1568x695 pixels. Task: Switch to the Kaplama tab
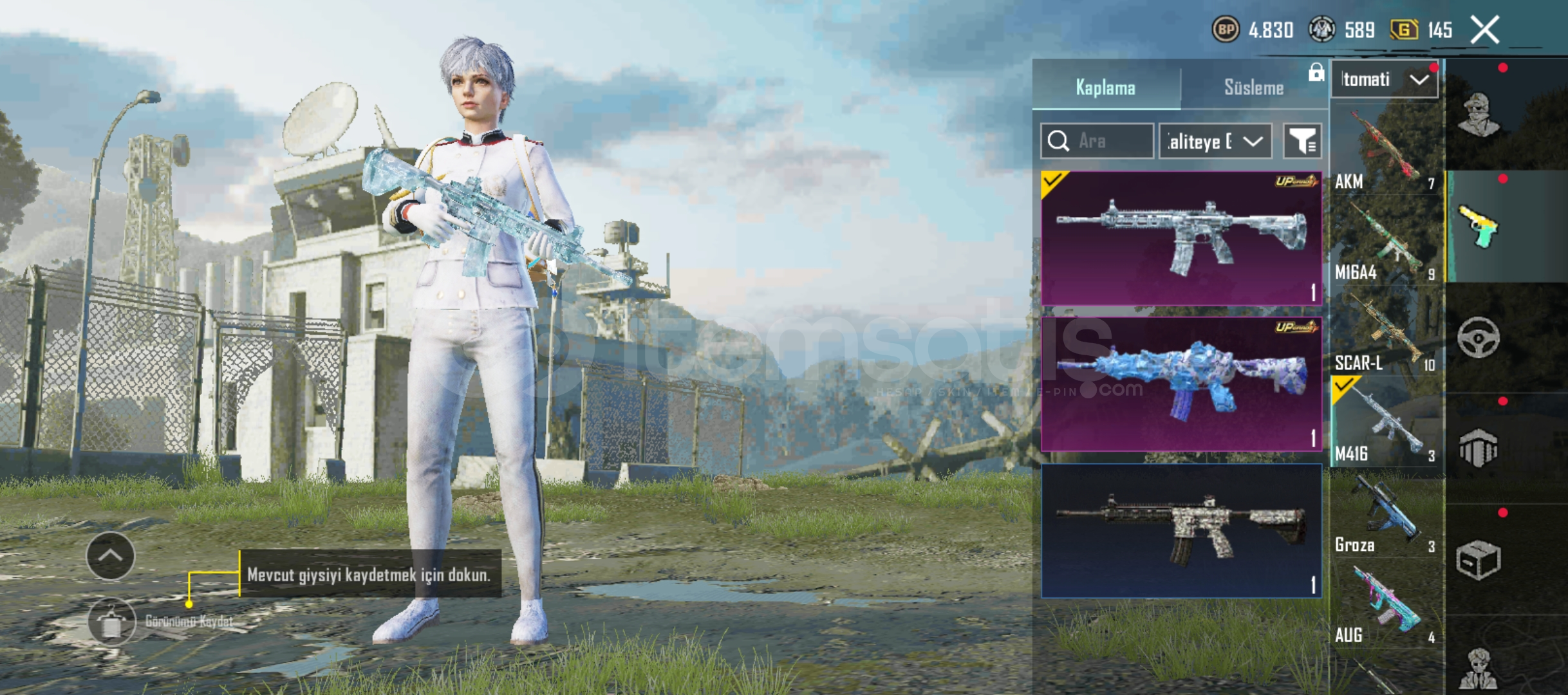pyautogui.click(x=1106, y=88)
